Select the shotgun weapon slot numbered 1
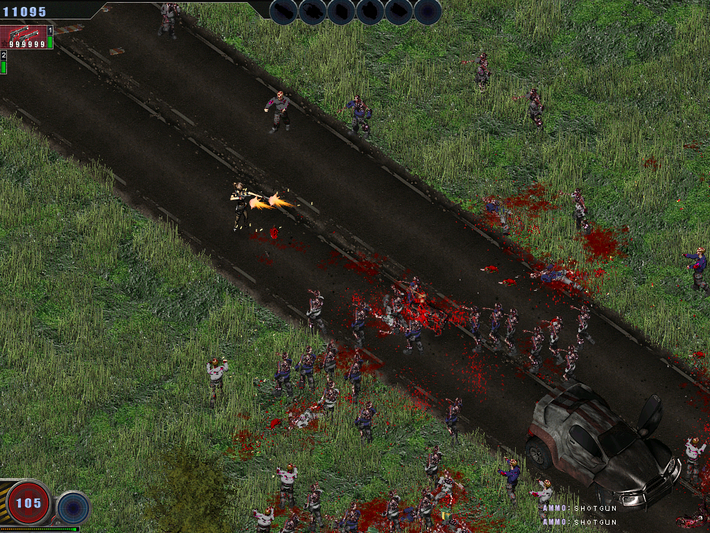The height and width of the screenshot is (533, 710). pyautogui.click(x=26, y=37)
